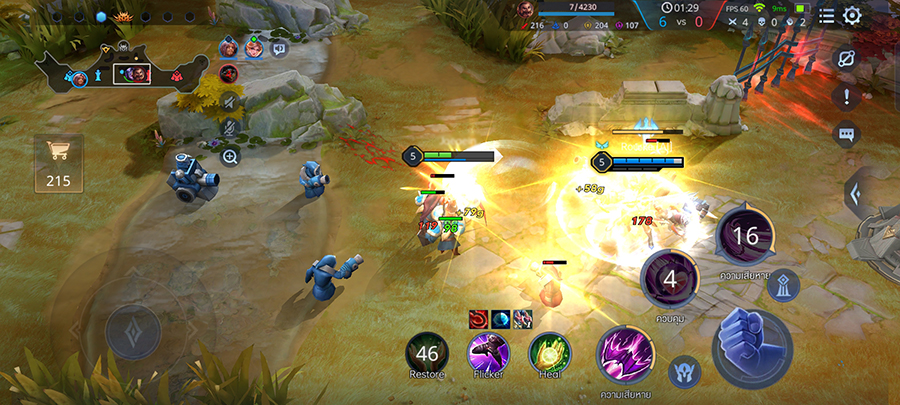Viewport: 900px width, 405px height.
Task: Send alert with the exclamation mark button
Action: coord(846,96)
